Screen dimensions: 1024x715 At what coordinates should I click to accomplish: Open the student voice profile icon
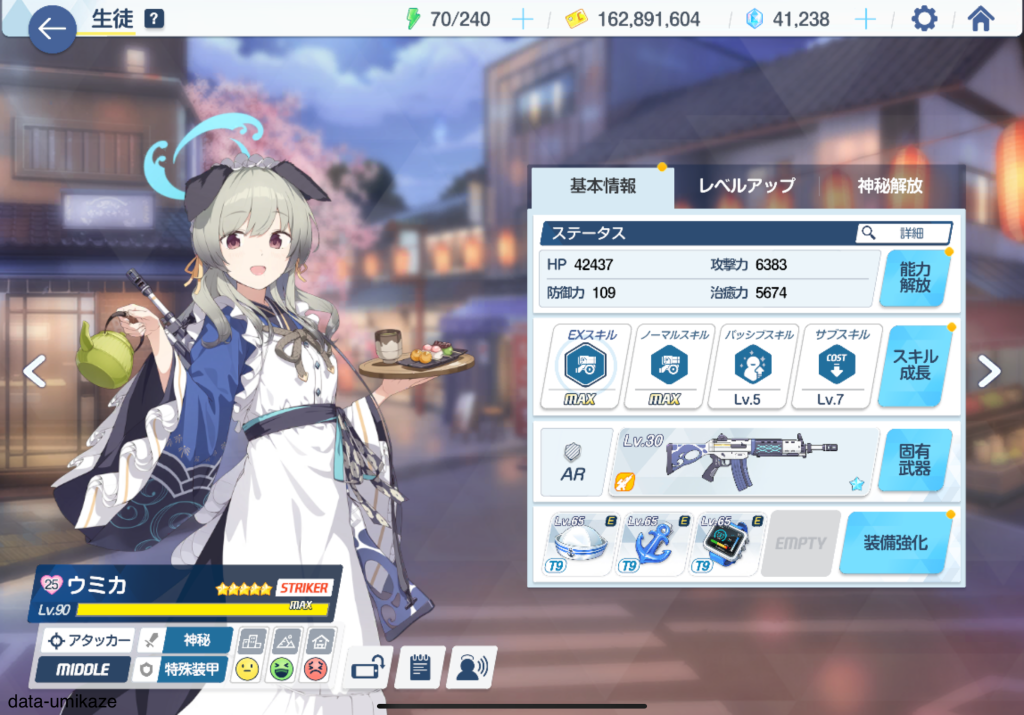472,667
